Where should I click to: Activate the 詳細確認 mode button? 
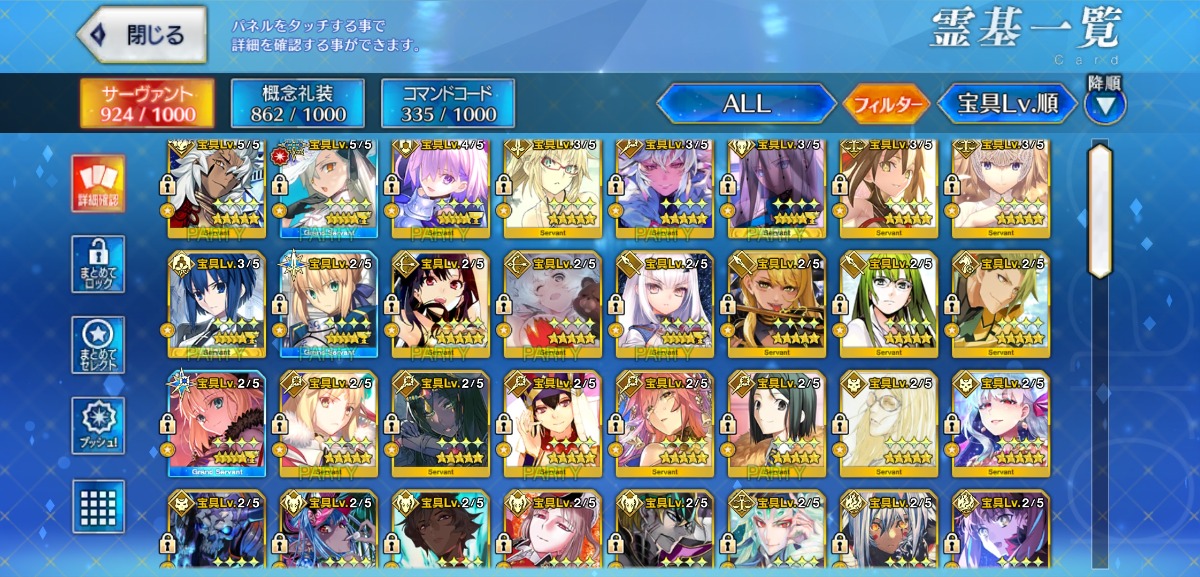click(98, 184)
